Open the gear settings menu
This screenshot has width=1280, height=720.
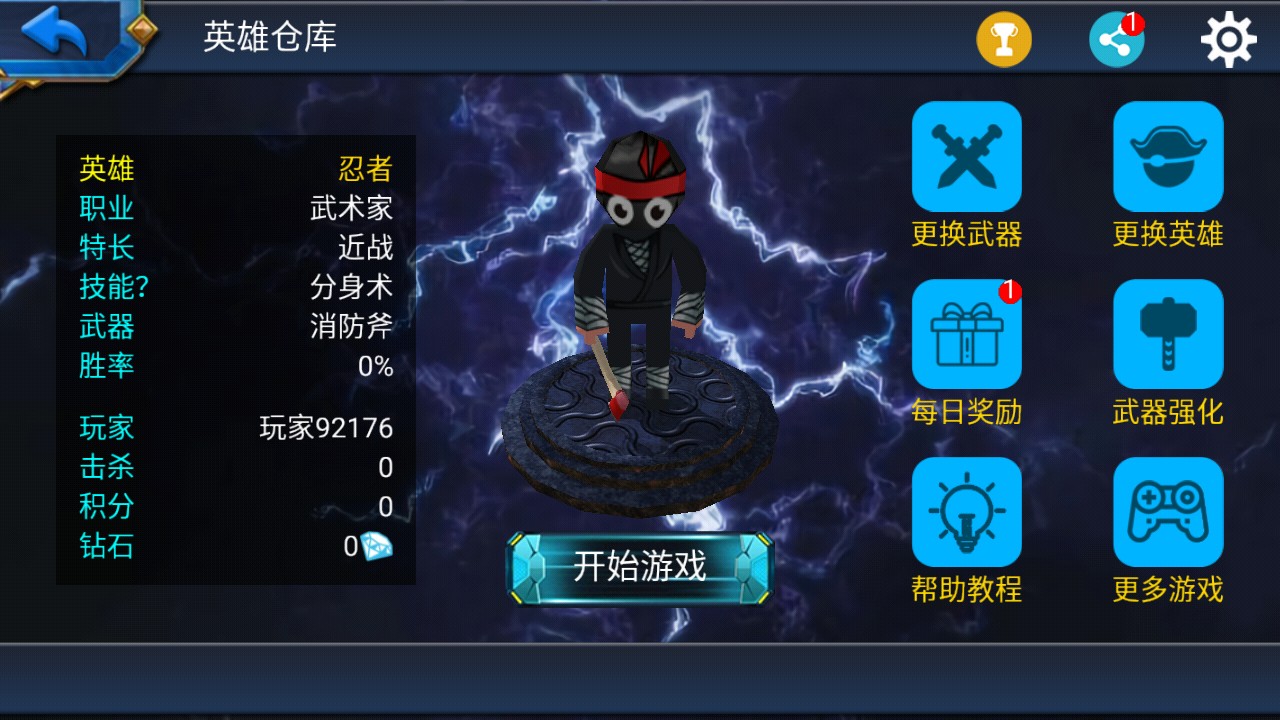pos(1228,40)
